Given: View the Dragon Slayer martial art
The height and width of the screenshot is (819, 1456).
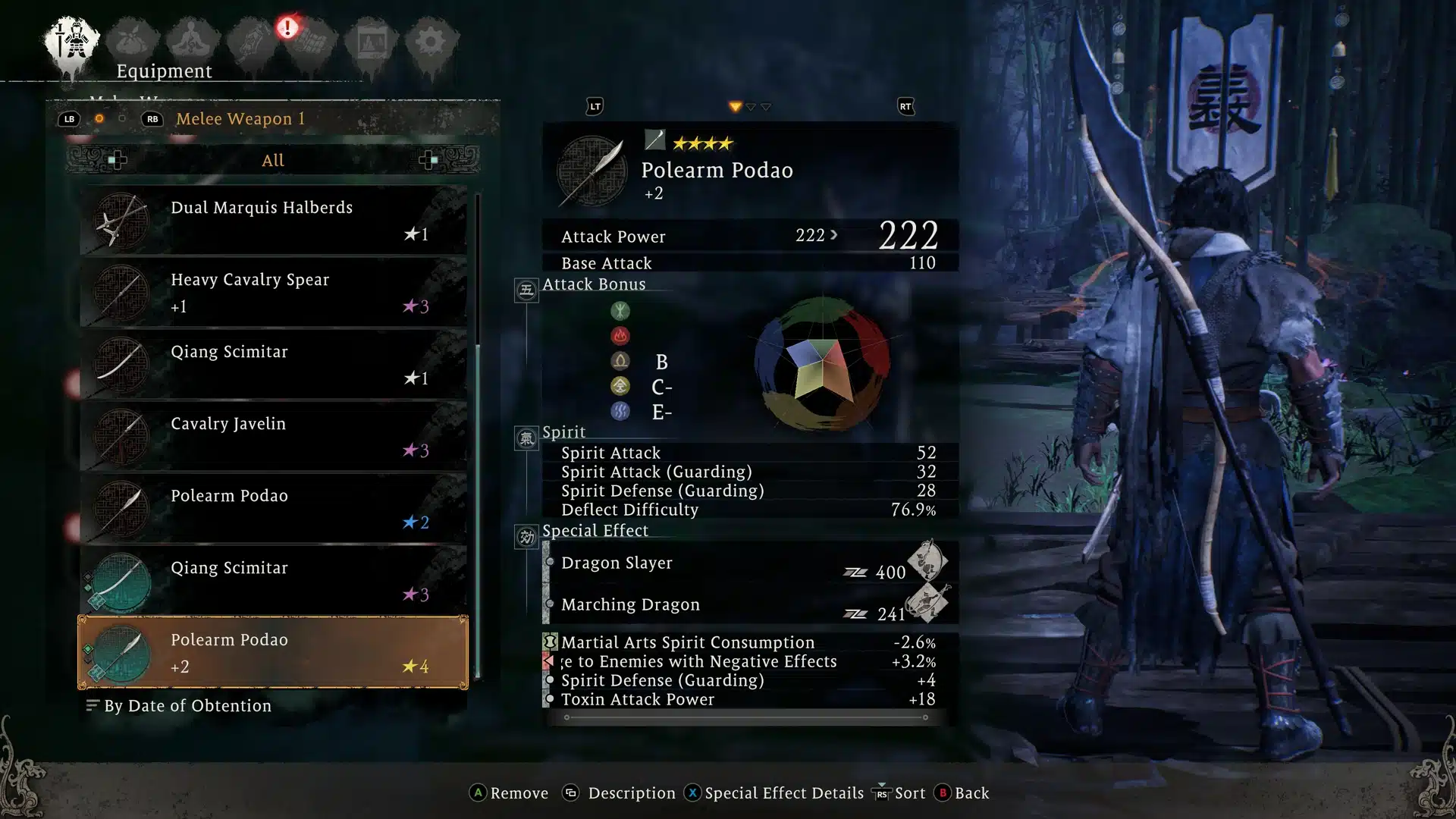Looking at the screenshot, I should (x=747, y=563).
